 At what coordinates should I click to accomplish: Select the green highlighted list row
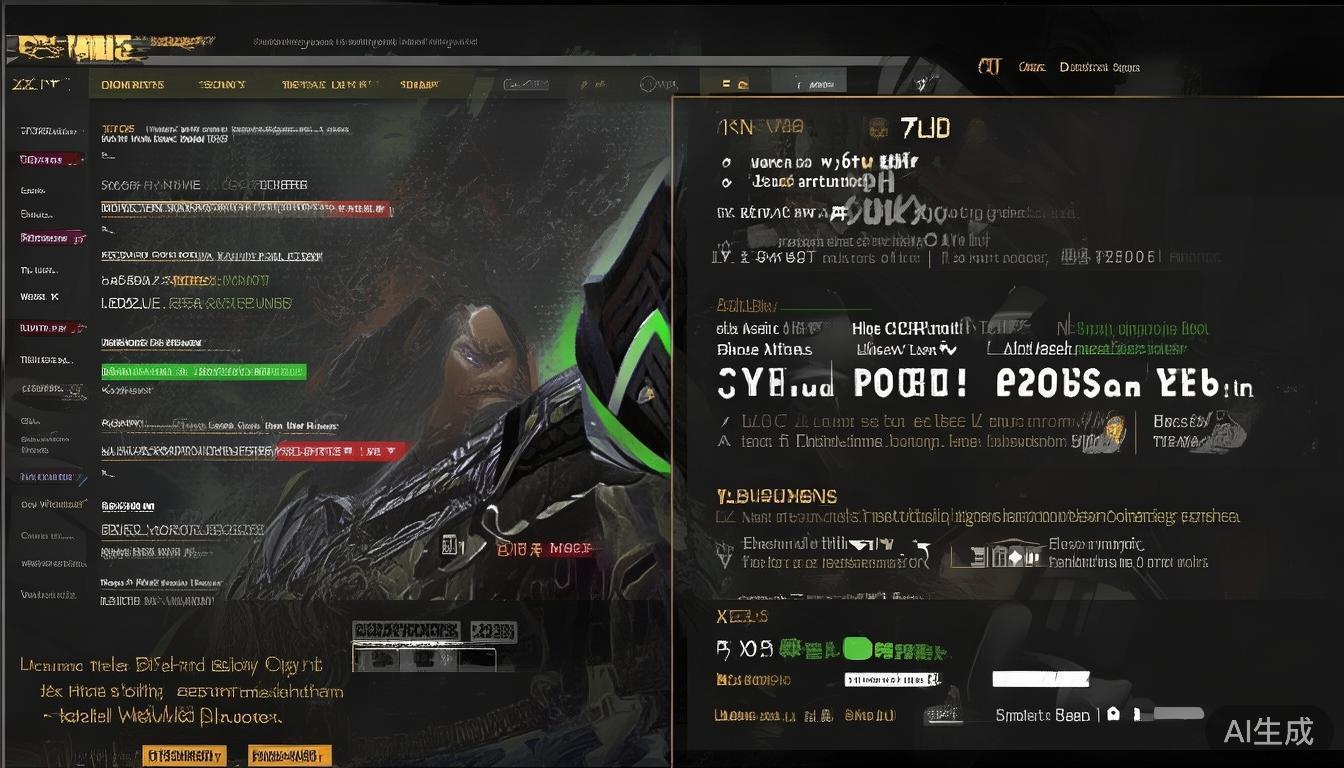[x=203, y=372]
